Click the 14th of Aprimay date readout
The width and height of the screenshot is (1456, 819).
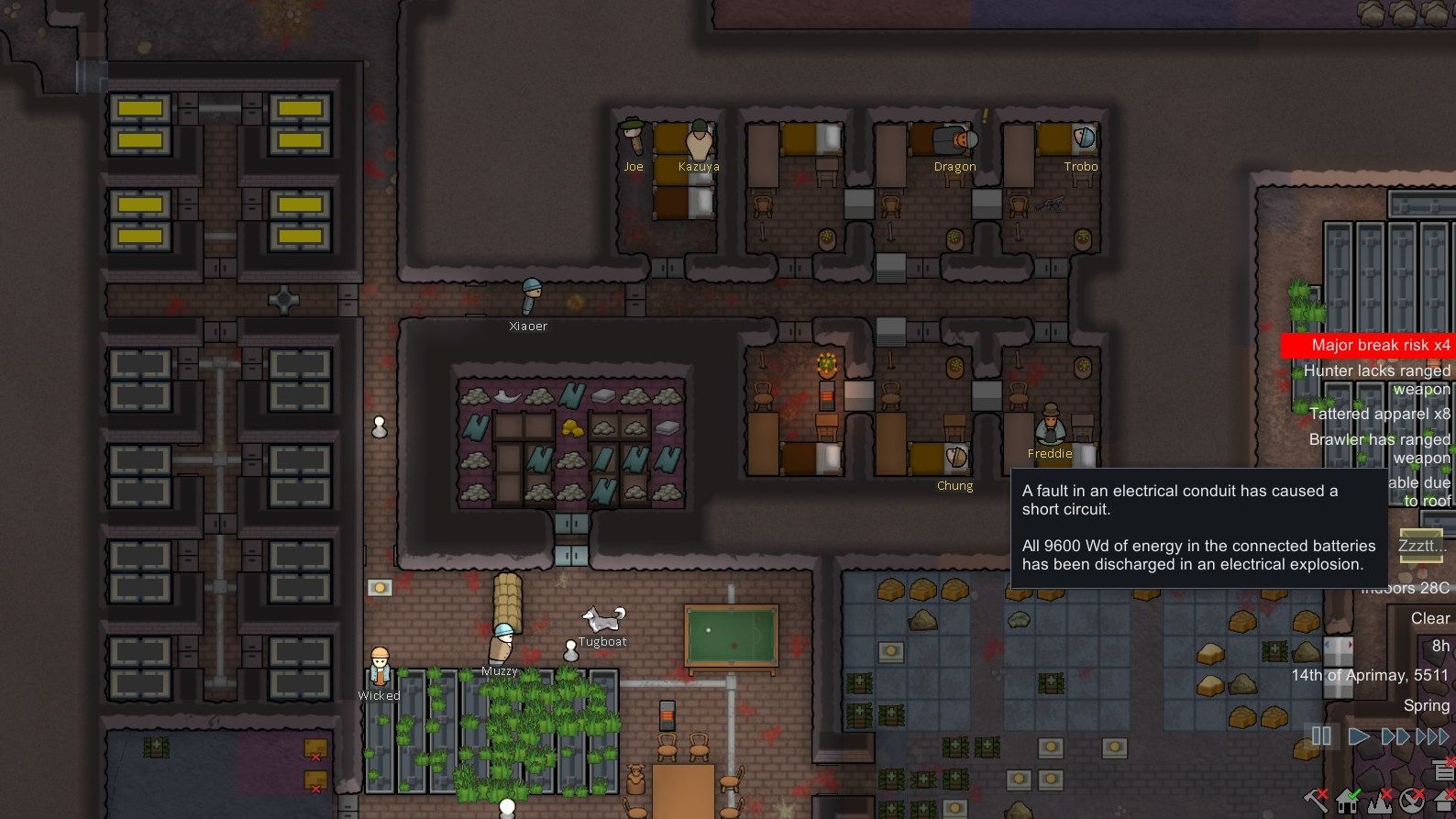1370,676
